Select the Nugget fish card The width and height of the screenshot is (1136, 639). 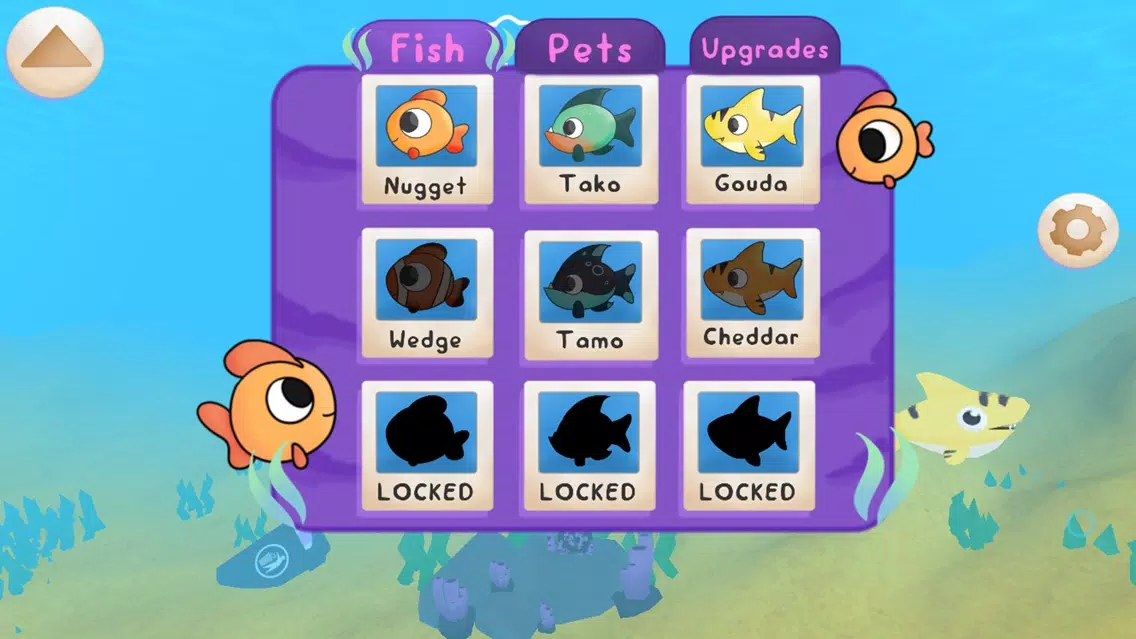(x=427, y=140)
